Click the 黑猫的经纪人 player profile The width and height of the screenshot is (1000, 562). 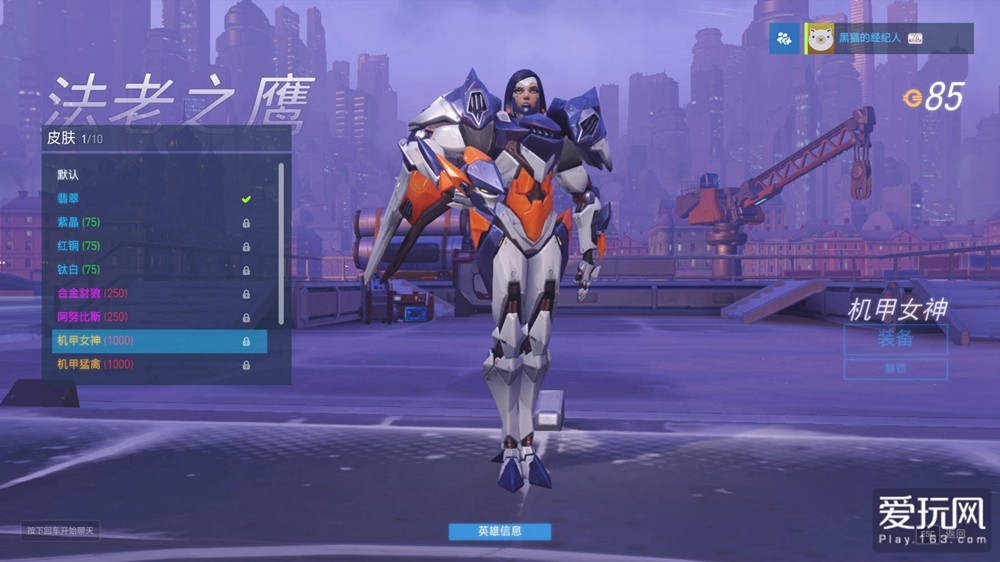[x=870, y=39]
